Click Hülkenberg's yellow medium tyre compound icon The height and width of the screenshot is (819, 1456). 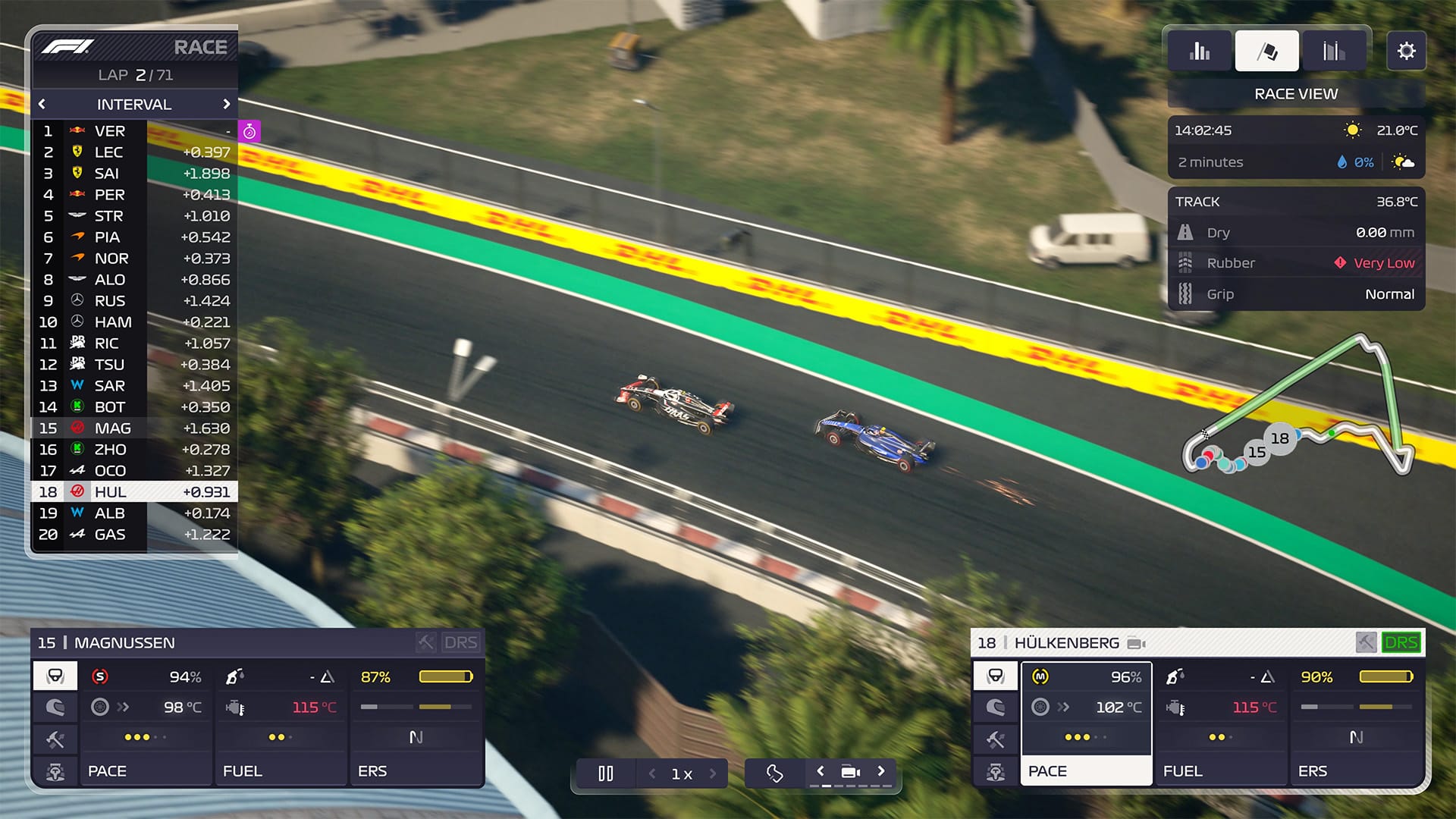pyautogui.click(x=1040, y=675)
